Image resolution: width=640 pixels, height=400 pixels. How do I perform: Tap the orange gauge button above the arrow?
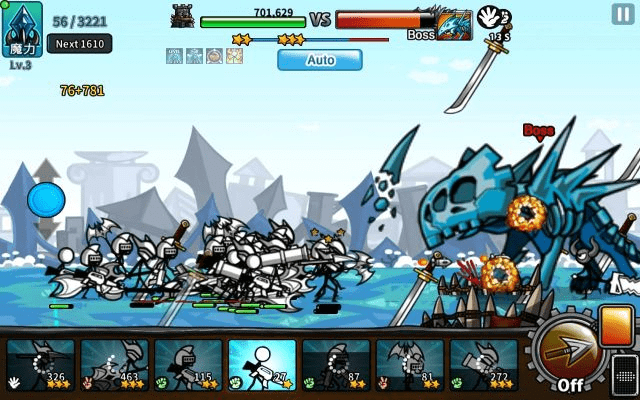pos(617,326)
